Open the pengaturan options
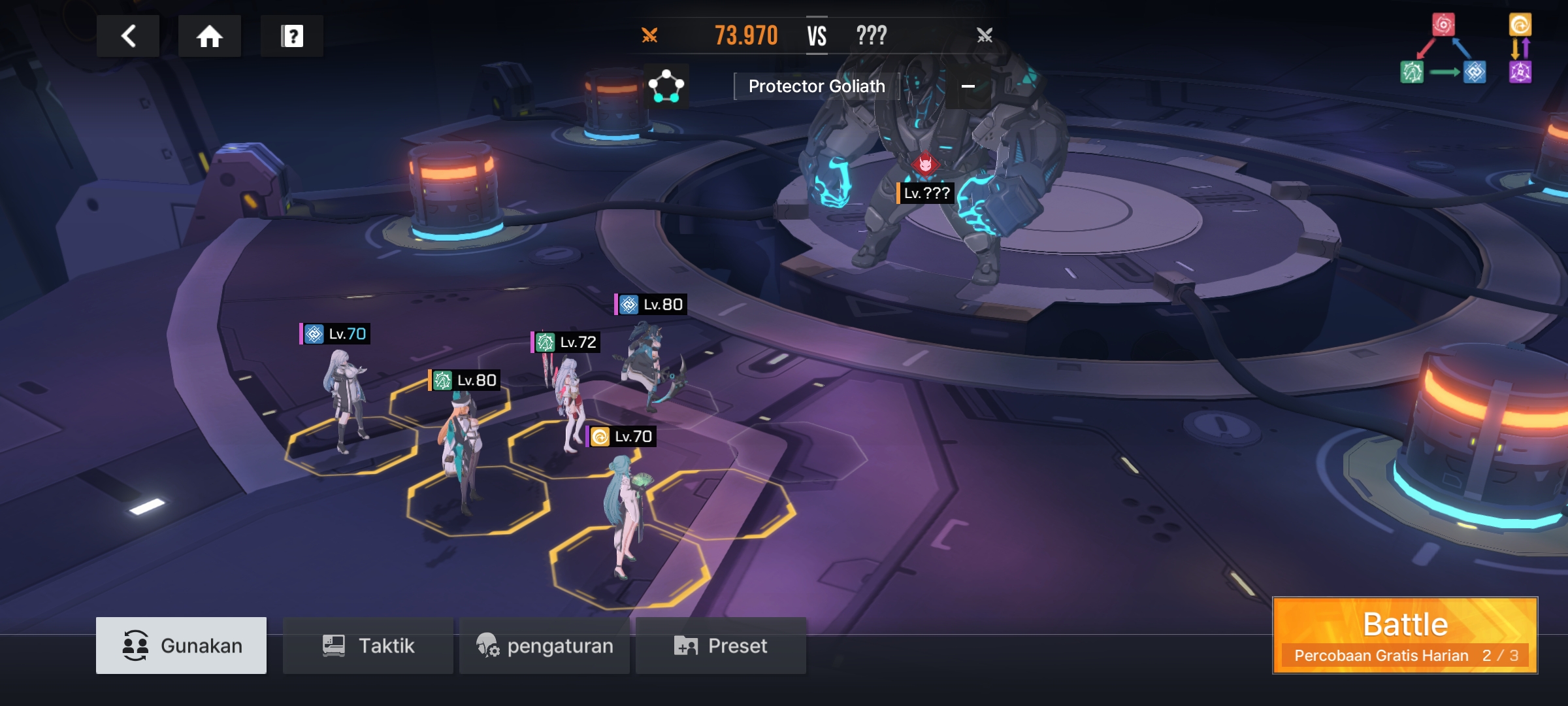The height and width of the screenshot is (706, 1568). point(544,645)
